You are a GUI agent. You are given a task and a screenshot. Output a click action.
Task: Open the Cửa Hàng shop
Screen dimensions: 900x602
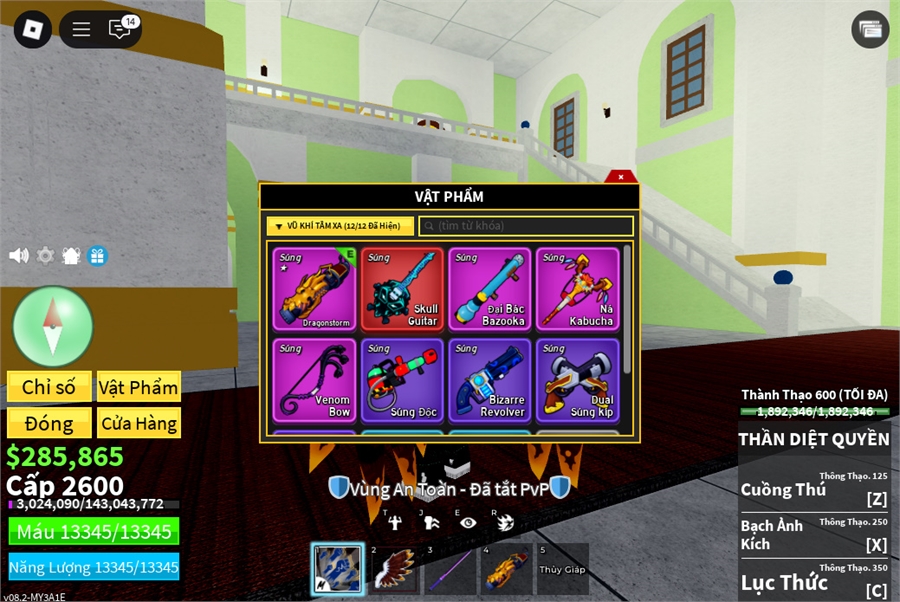point(138,423)
